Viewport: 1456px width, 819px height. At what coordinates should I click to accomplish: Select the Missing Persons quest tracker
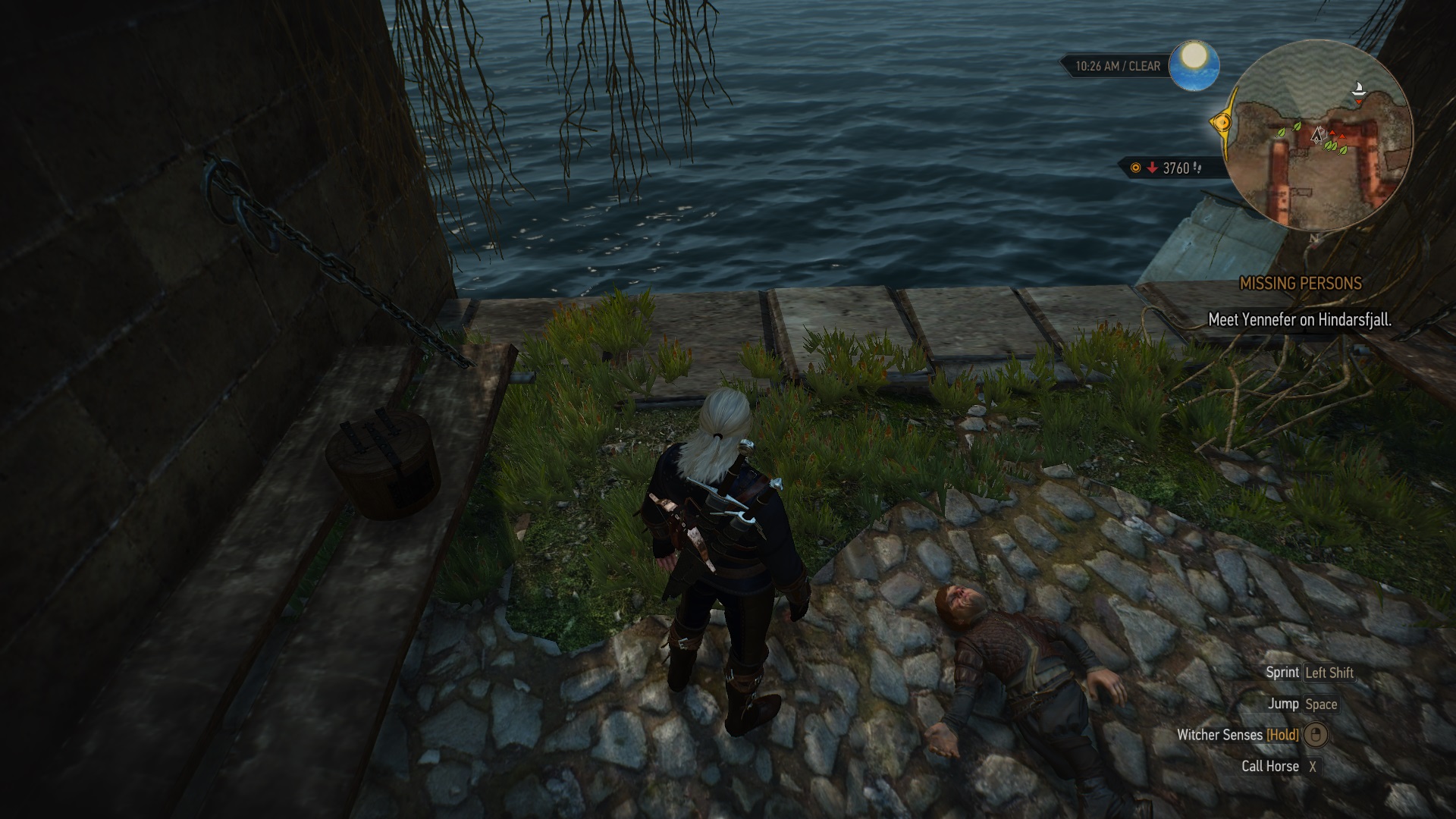point(1300,284)
